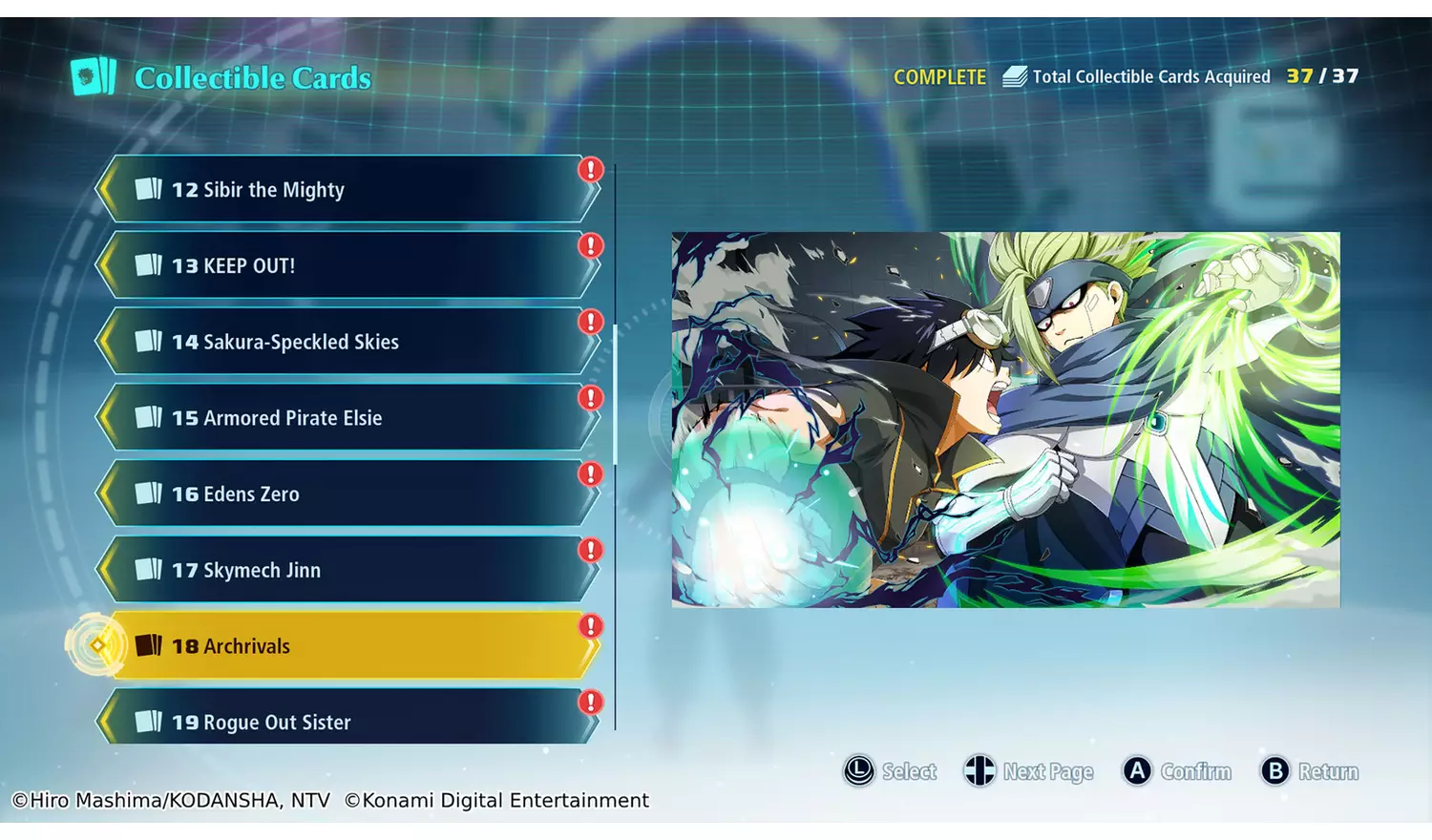Select the entry 14 Sakura-Speckled Skies
1432x840 pixels.
[353, 341]
